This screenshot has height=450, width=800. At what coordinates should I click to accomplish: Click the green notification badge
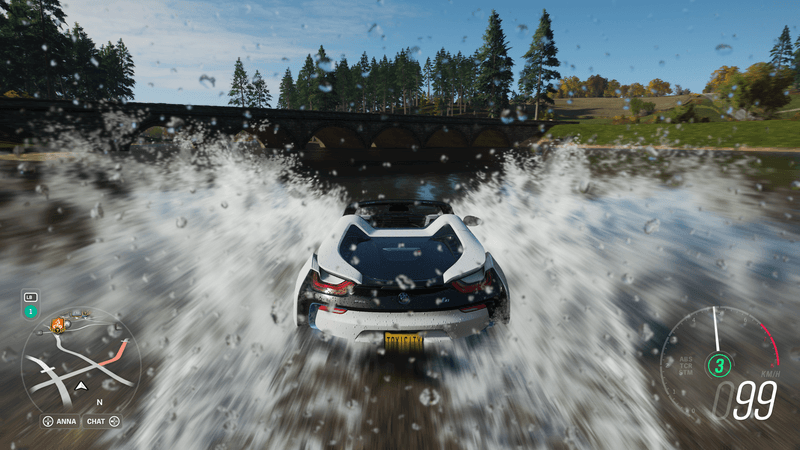[30, 311]
